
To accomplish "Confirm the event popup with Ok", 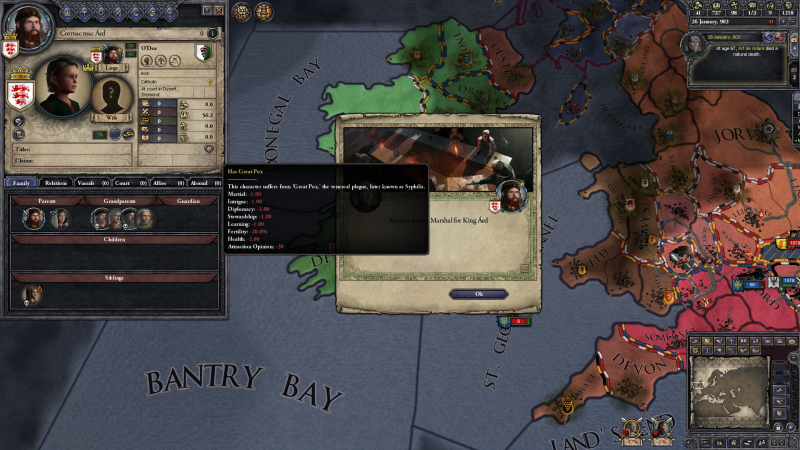I will click(478, 293).
